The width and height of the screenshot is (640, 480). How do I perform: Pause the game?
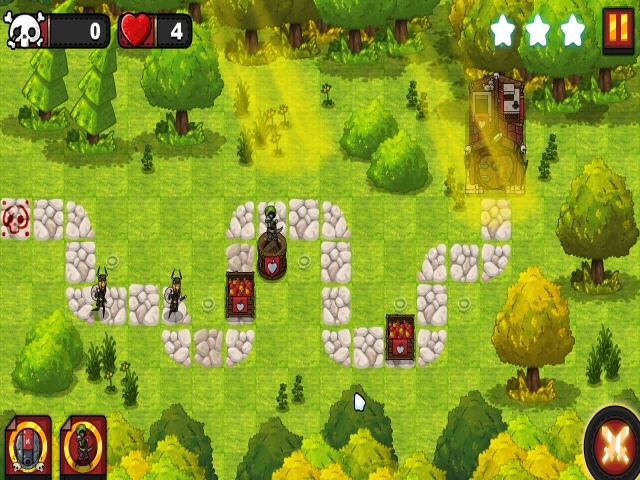(x=617, y=31)
